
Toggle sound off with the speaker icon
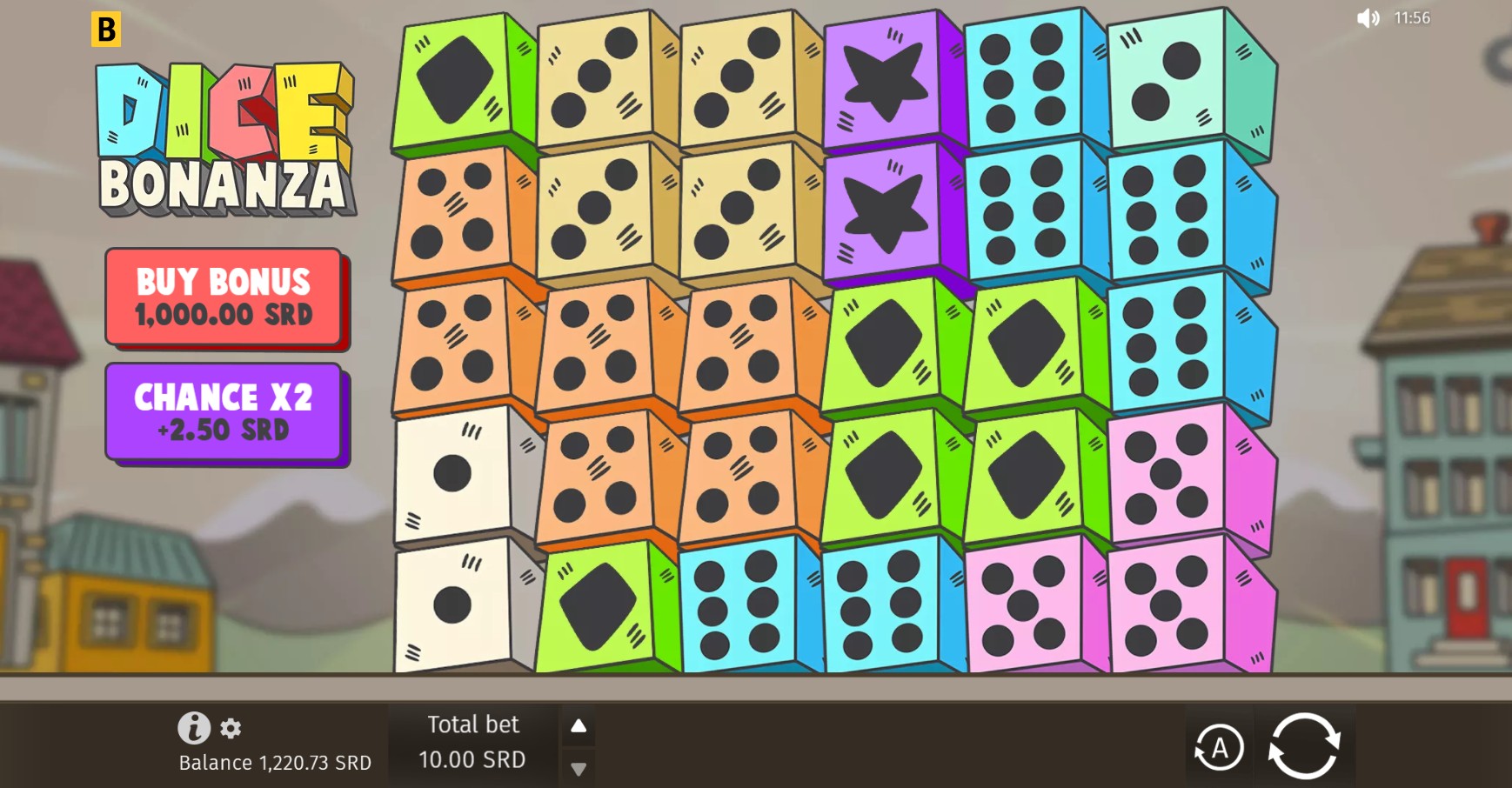coord(1368,17)
